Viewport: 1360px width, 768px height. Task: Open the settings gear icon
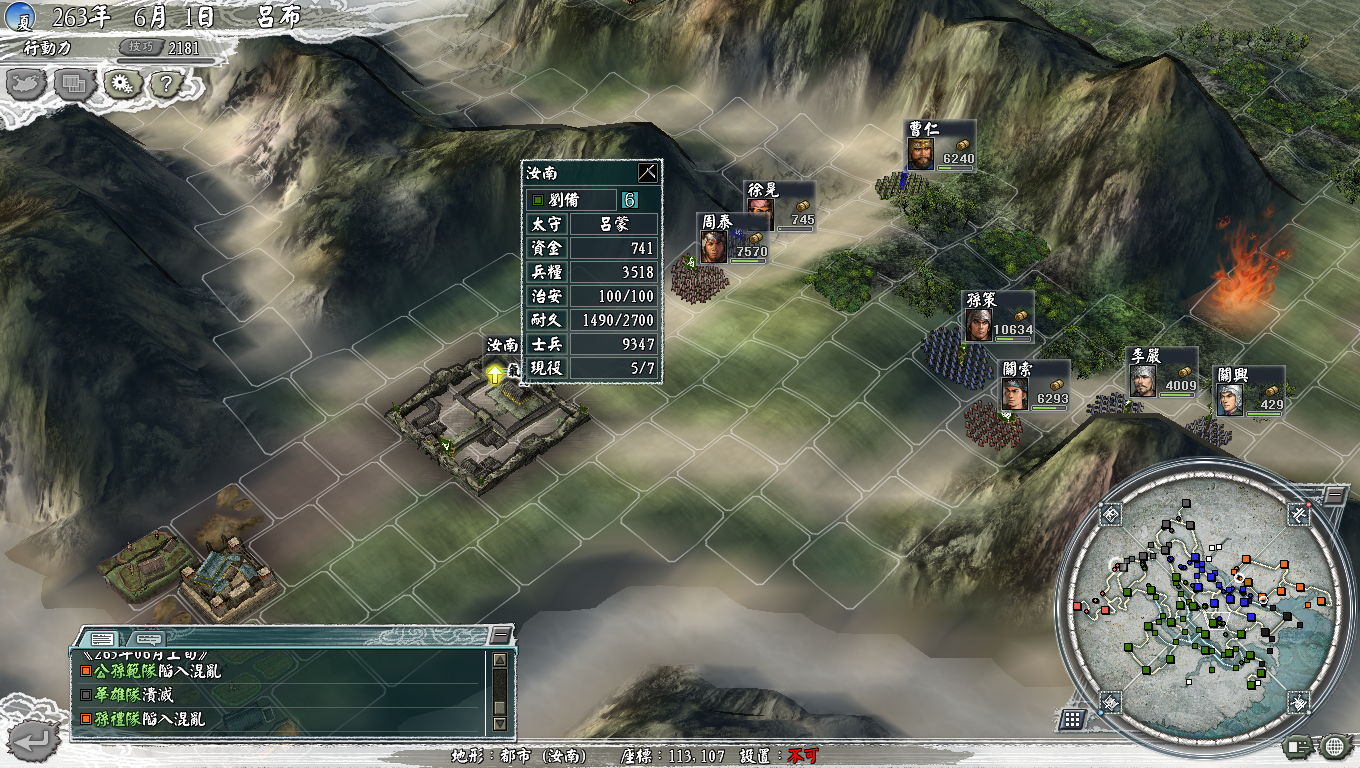click(x=120, y=85)
